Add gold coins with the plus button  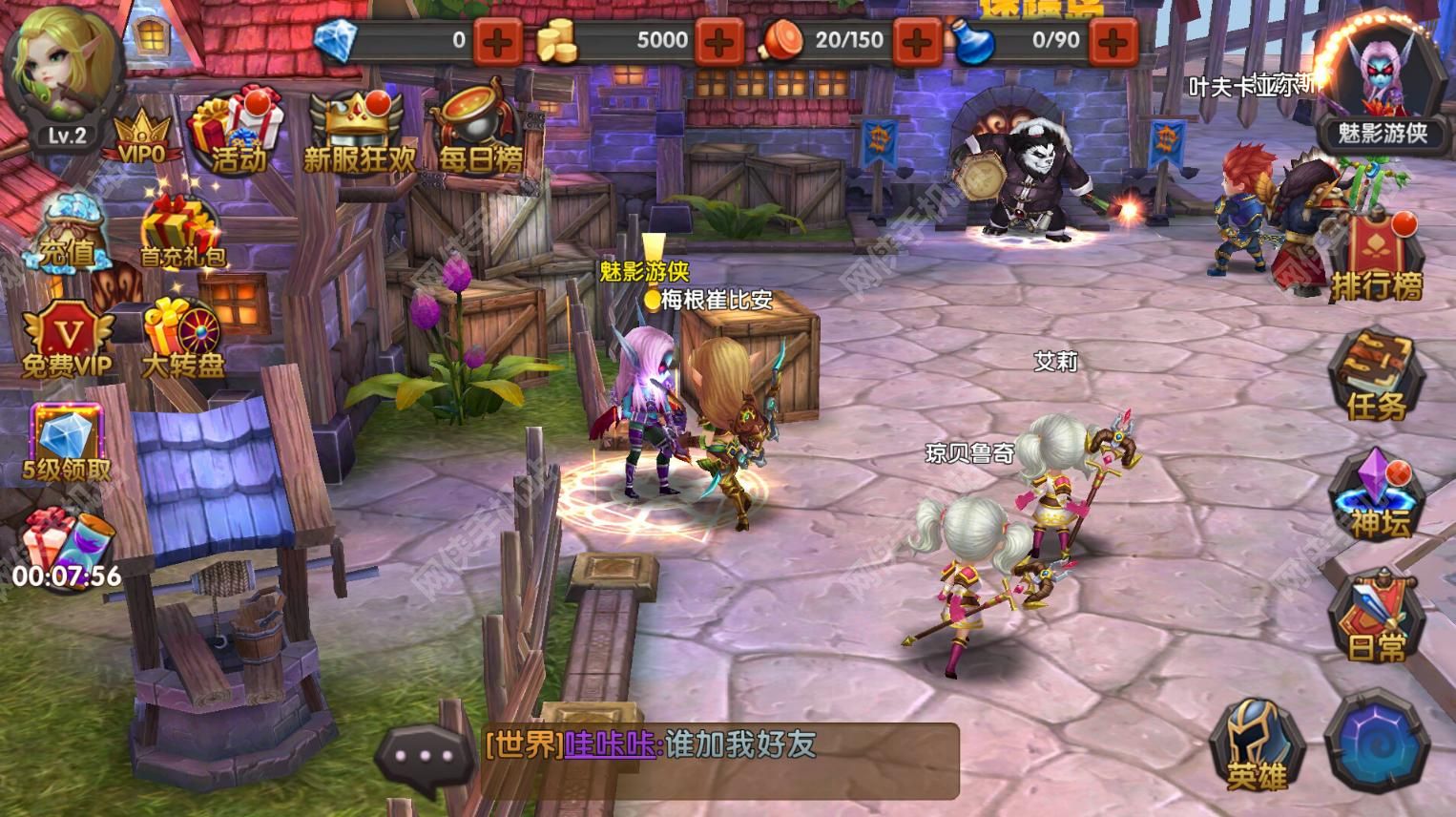[x=720, y=41]
